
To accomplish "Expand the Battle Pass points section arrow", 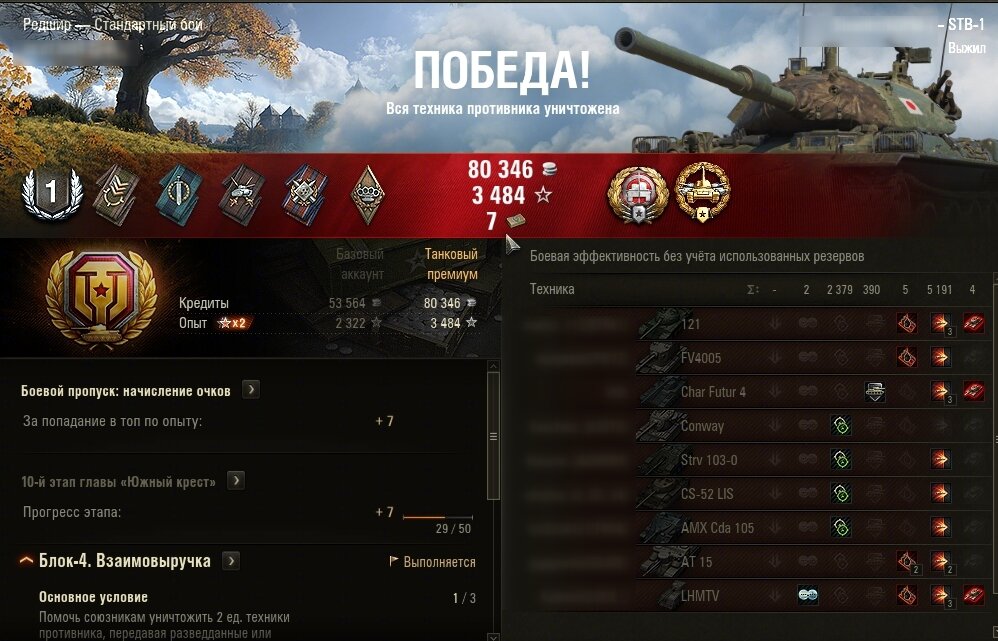I will (250, 390).
